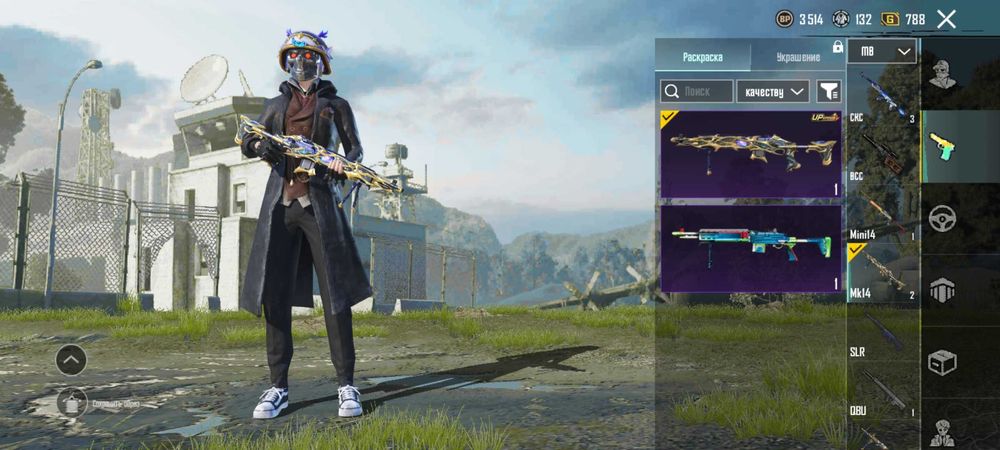Select the gold UP weapon skin

click(x=750, y=152)
